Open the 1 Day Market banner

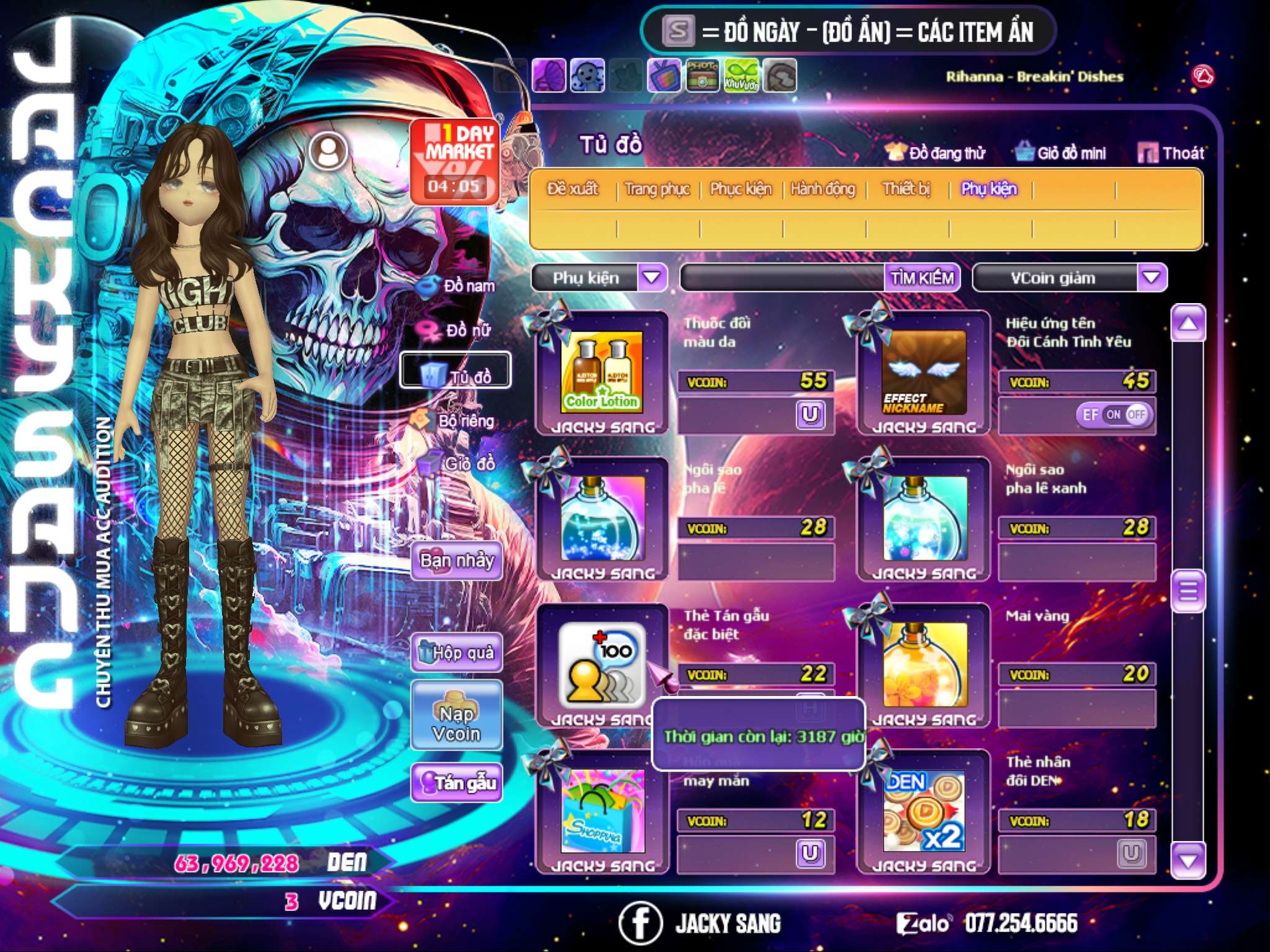456,161
